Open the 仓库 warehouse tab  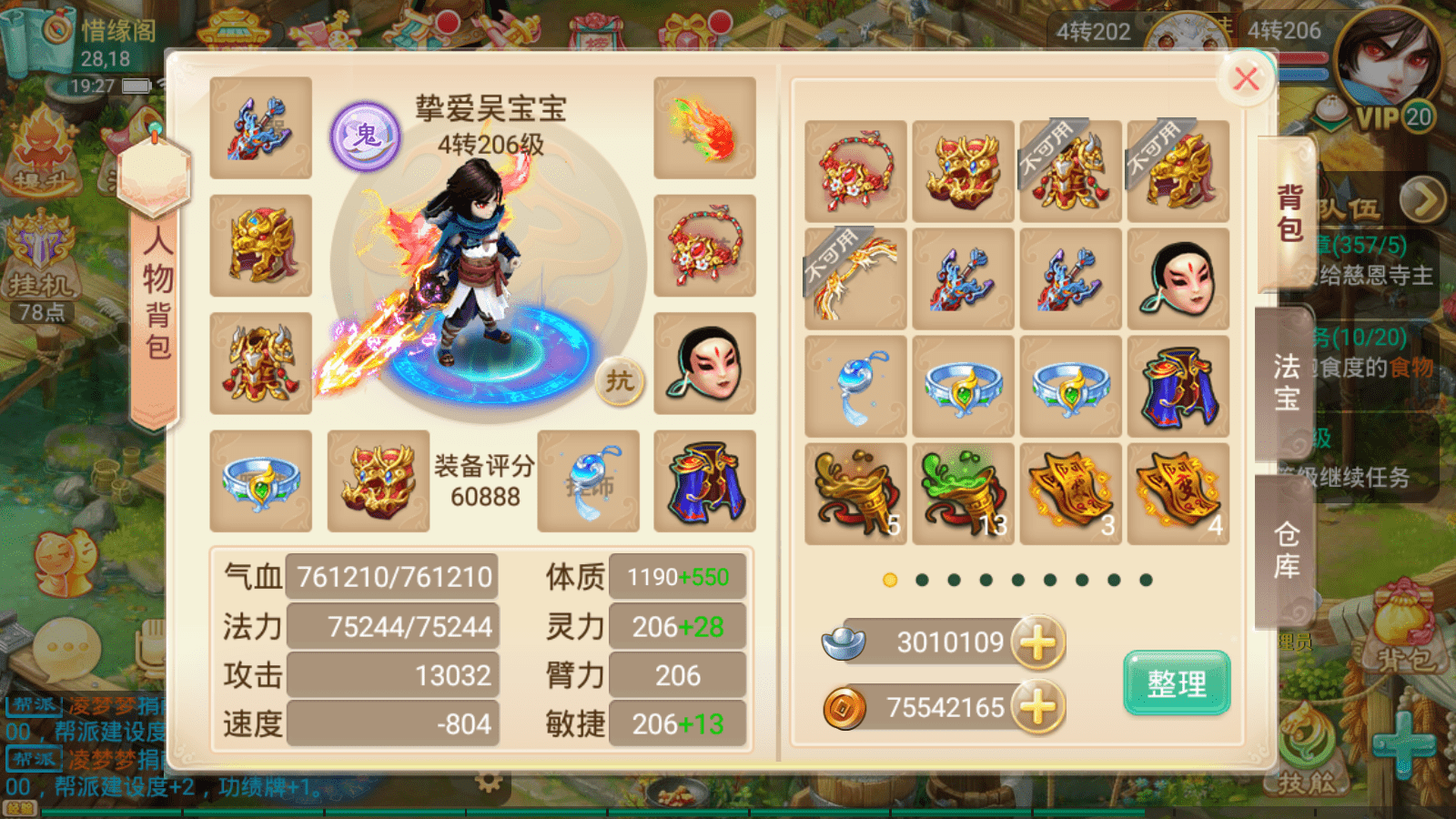(x=1286, y=550)
